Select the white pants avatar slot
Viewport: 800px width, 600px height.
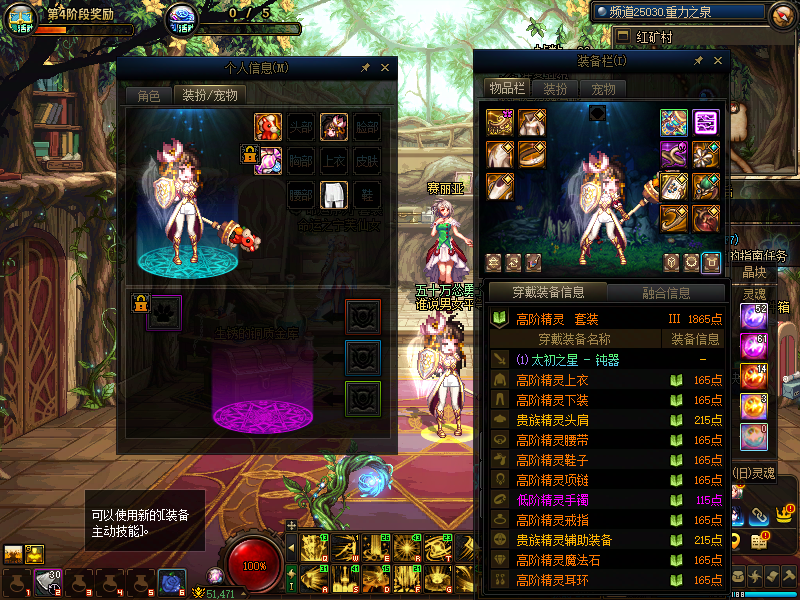tap(334, 194)
